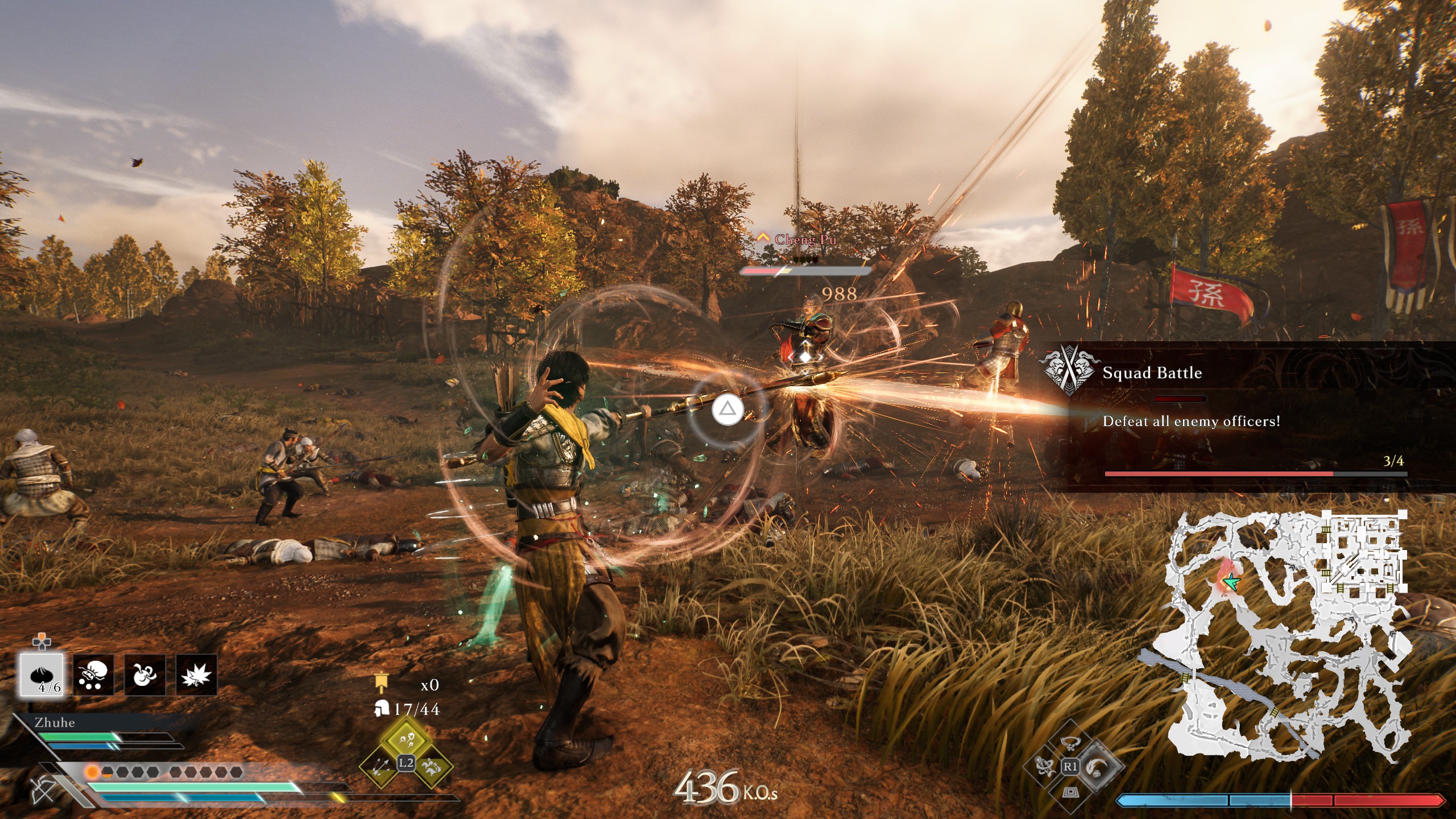Viewport: 1456px width, 819px height.
Task: Click the helmet troop count icon
Action: click(381, 709)
